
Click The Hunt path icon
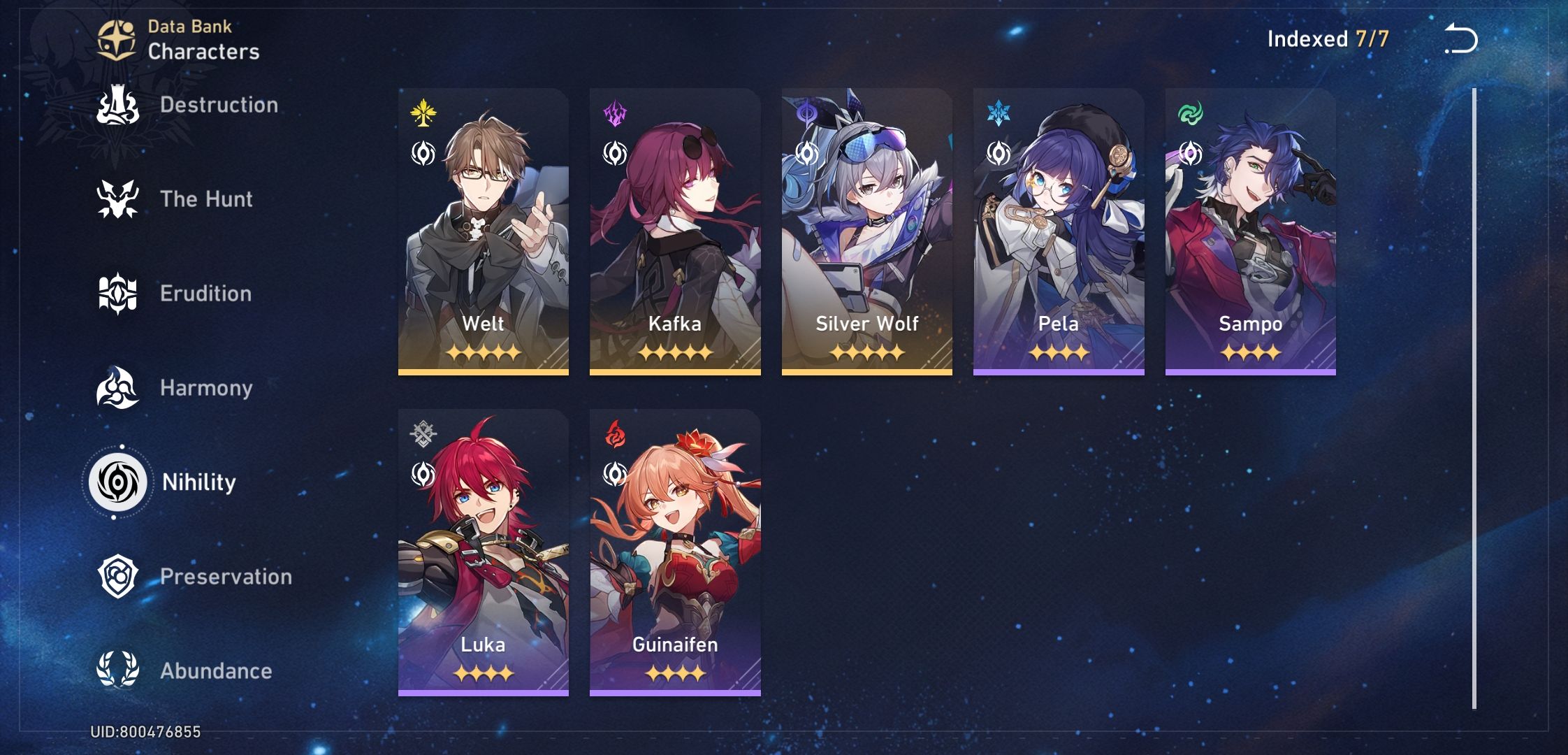pyautogui.click(x=117, y=199)
